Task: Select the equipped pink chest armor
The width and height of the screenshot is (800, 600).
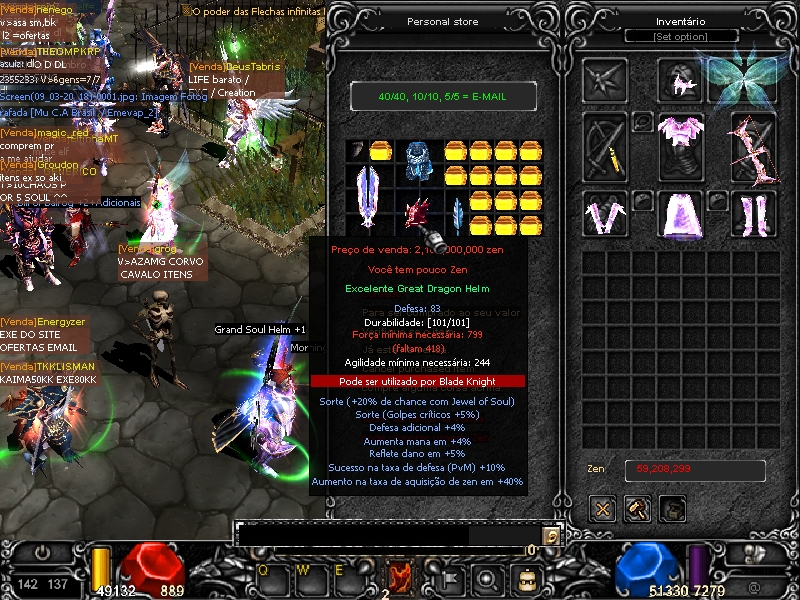Action: [680, 146]
